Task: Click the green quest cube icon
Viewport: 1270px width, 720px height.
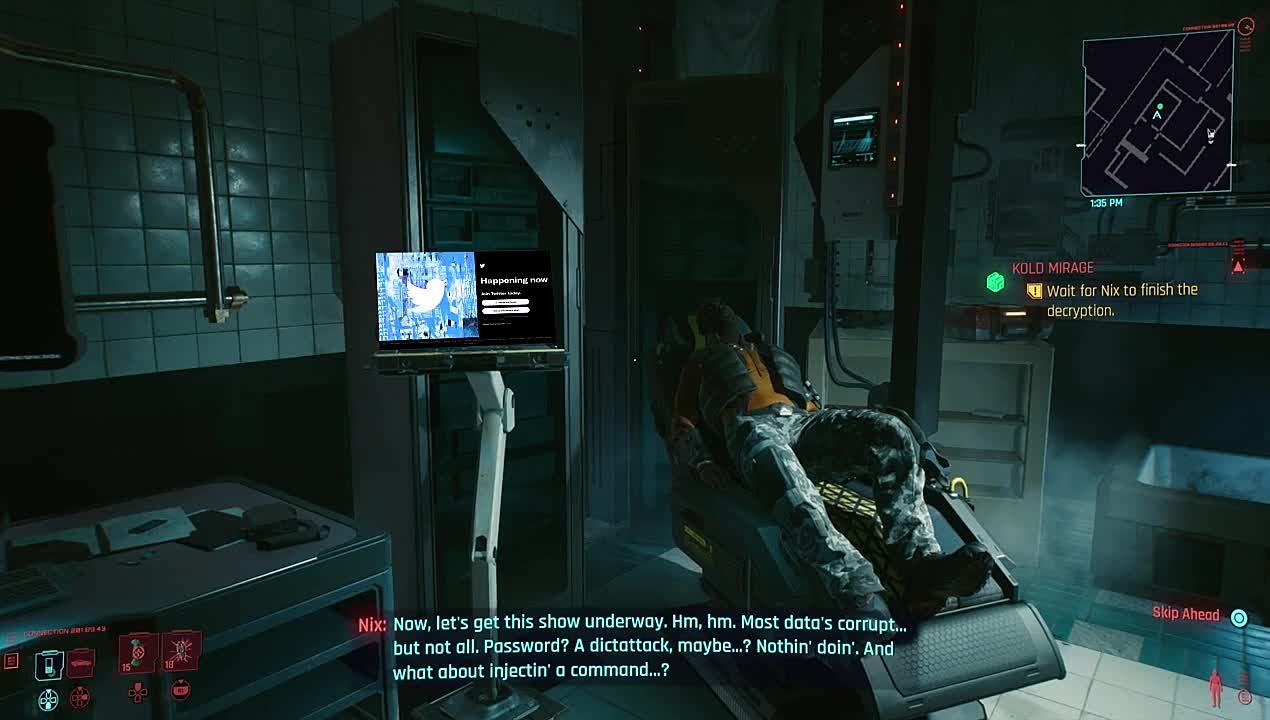Action: pos(995,283)
